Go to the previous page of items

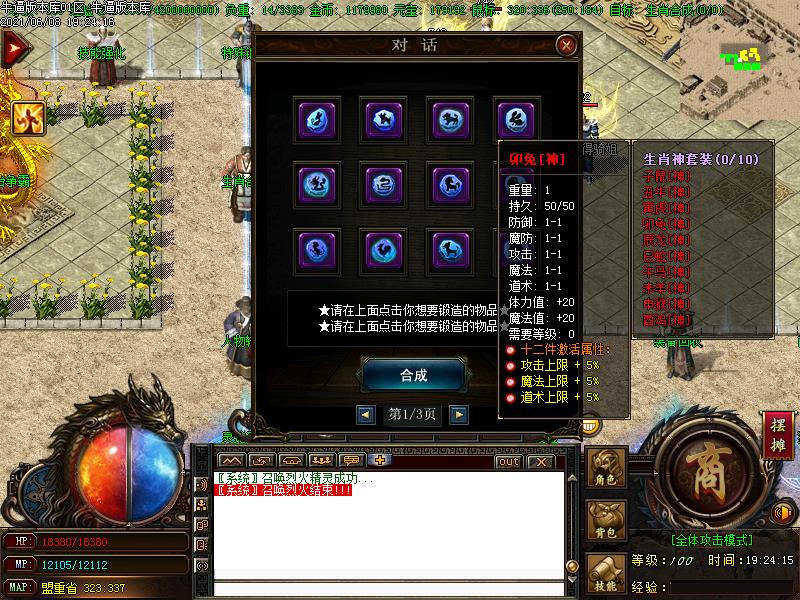pos(367,414)
